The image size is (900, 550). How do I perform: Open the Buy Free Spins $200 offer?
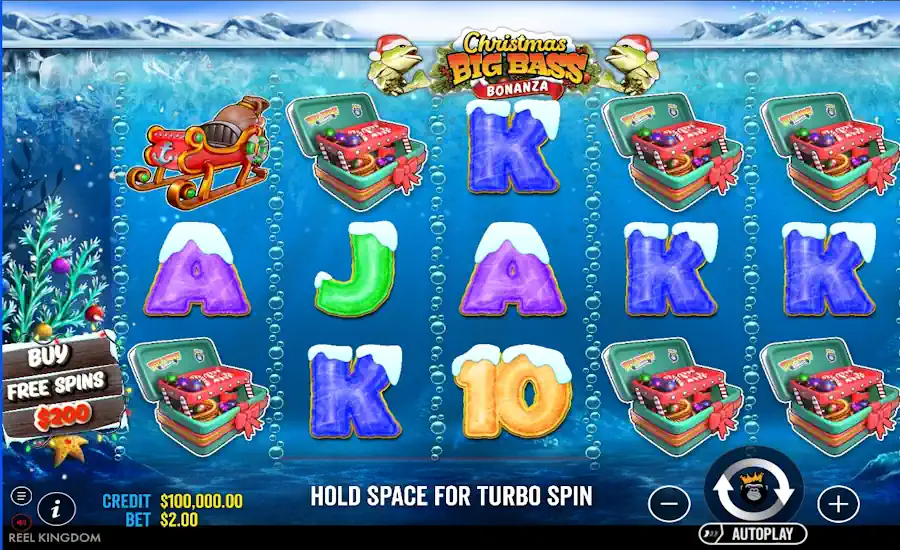tap(62, 388)
